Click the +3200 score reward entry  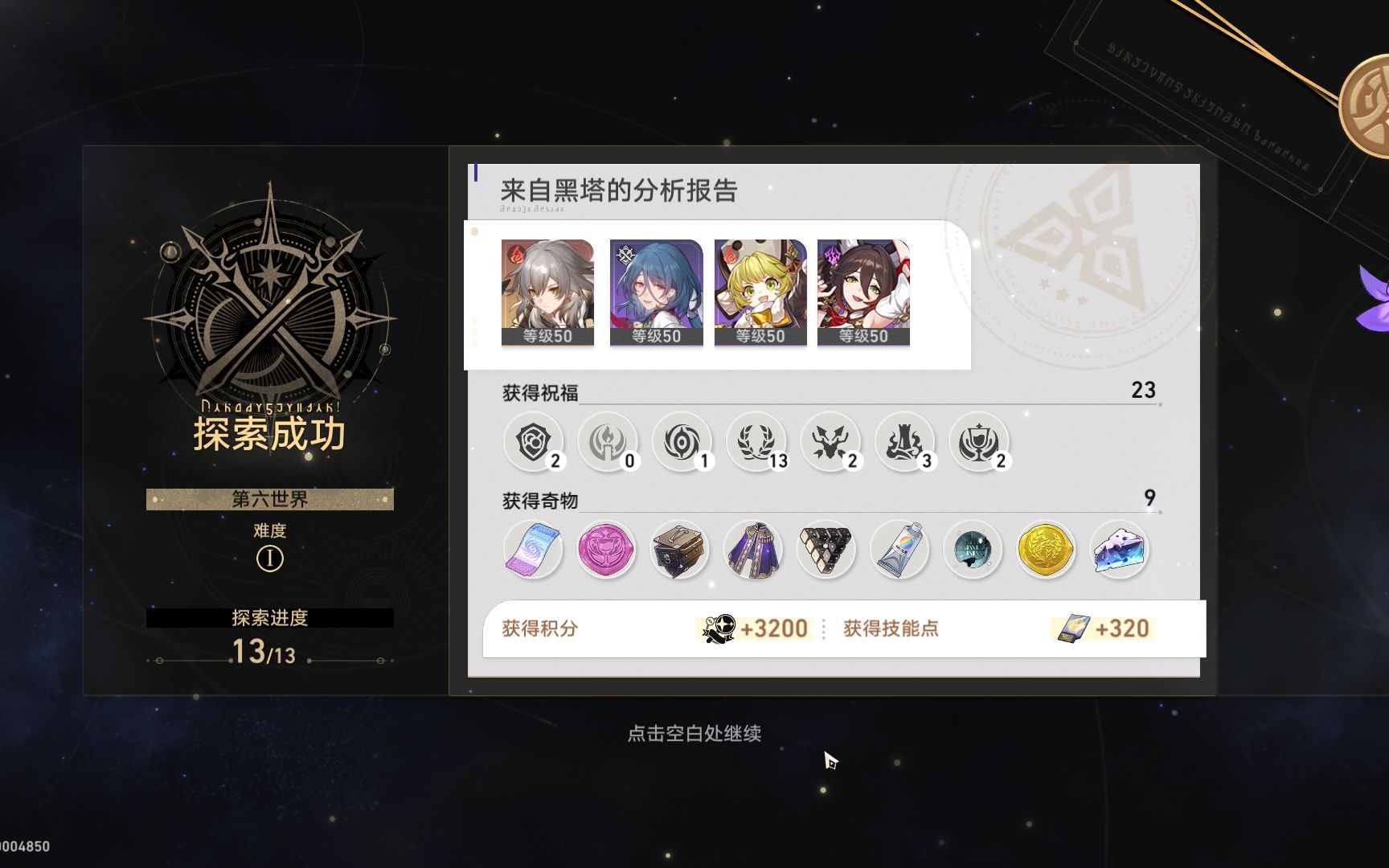click(756, 630)
